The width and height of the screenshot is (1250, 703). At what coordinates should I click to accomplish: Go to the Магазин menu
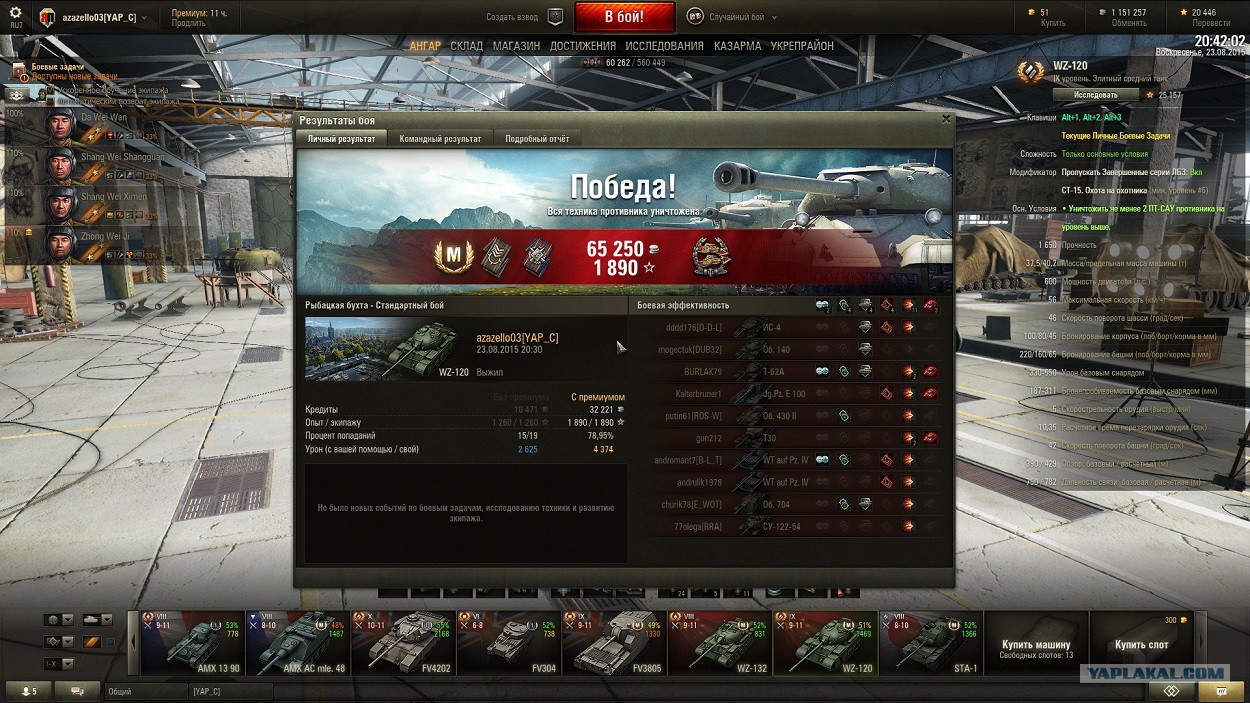pos(516,46)
